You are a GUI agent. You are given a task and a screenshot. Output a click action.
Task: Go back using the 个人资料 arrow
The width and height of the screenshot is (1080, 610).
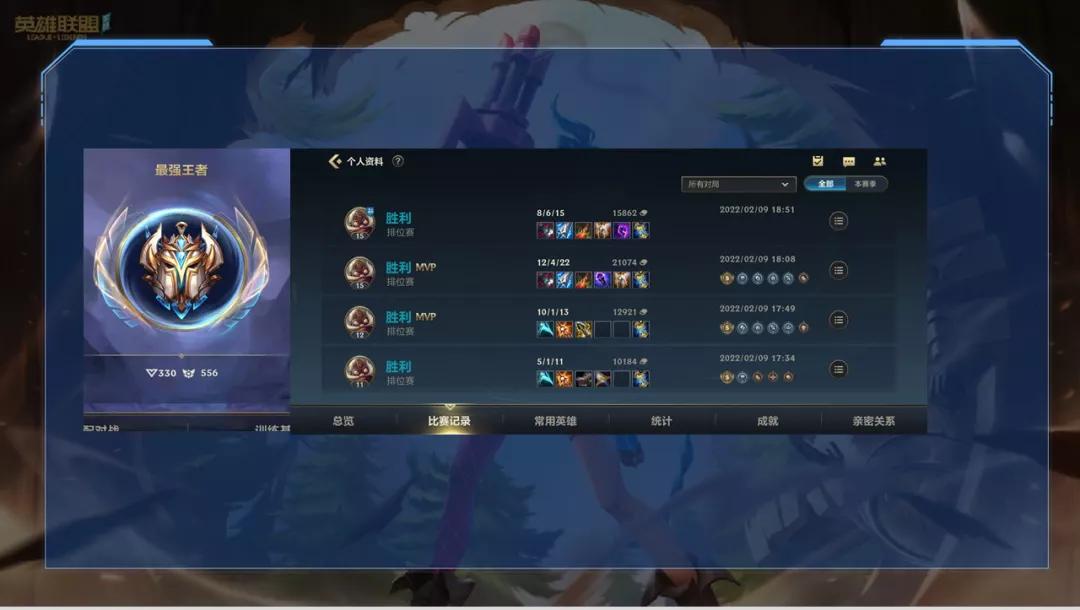335,161
